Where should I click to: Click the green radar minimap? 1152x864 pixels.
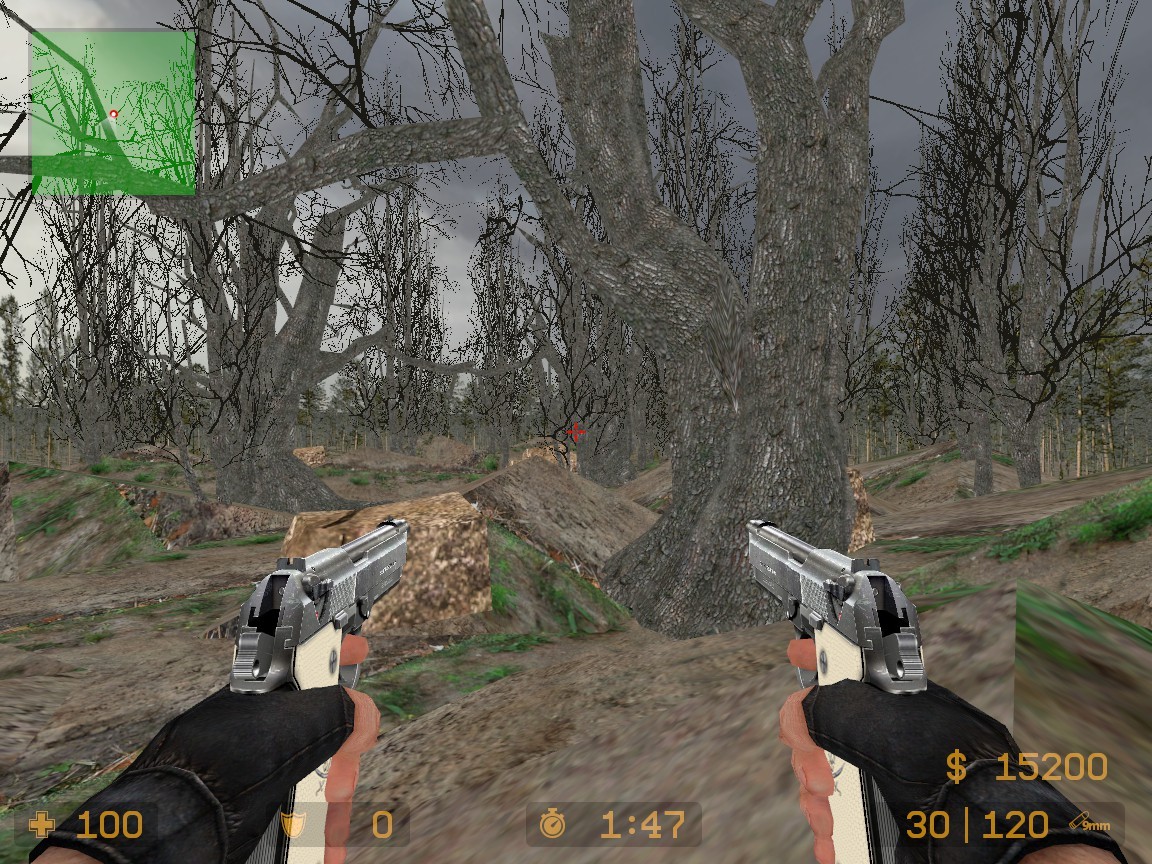click(x=113, y=112)
